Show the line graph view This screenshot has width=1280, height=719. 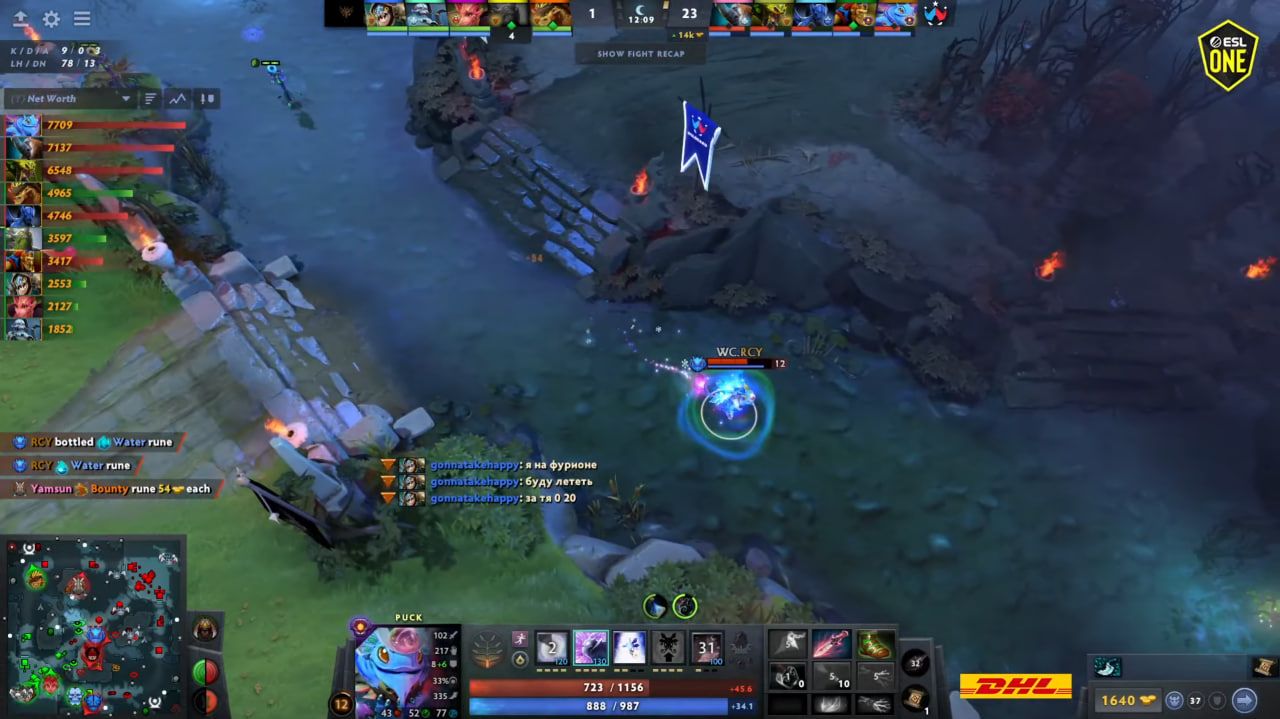(178, 99)
